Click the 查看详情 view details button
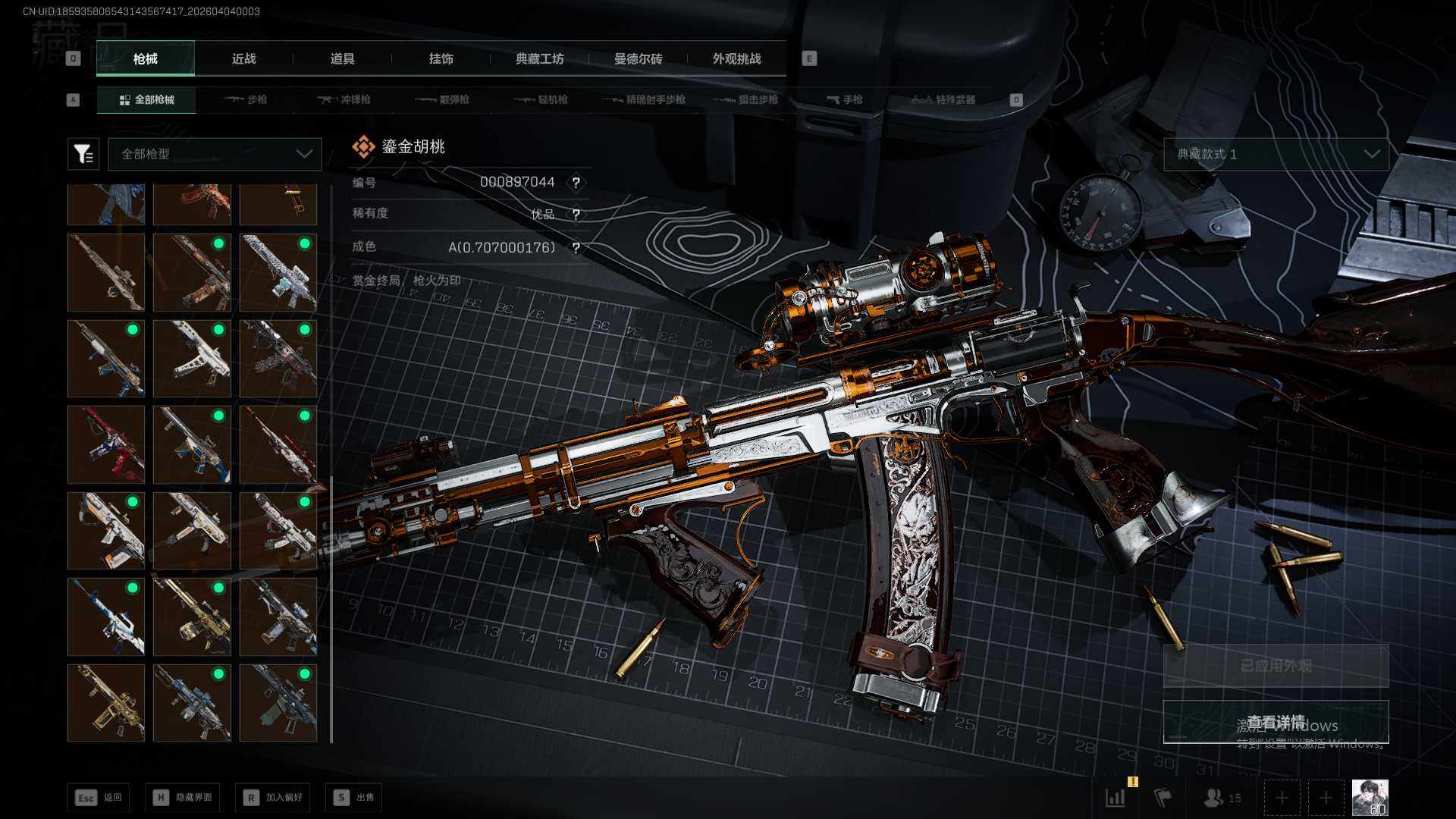The width and height of the screenshot is (1456, 819). click(x=1276, y=722)
